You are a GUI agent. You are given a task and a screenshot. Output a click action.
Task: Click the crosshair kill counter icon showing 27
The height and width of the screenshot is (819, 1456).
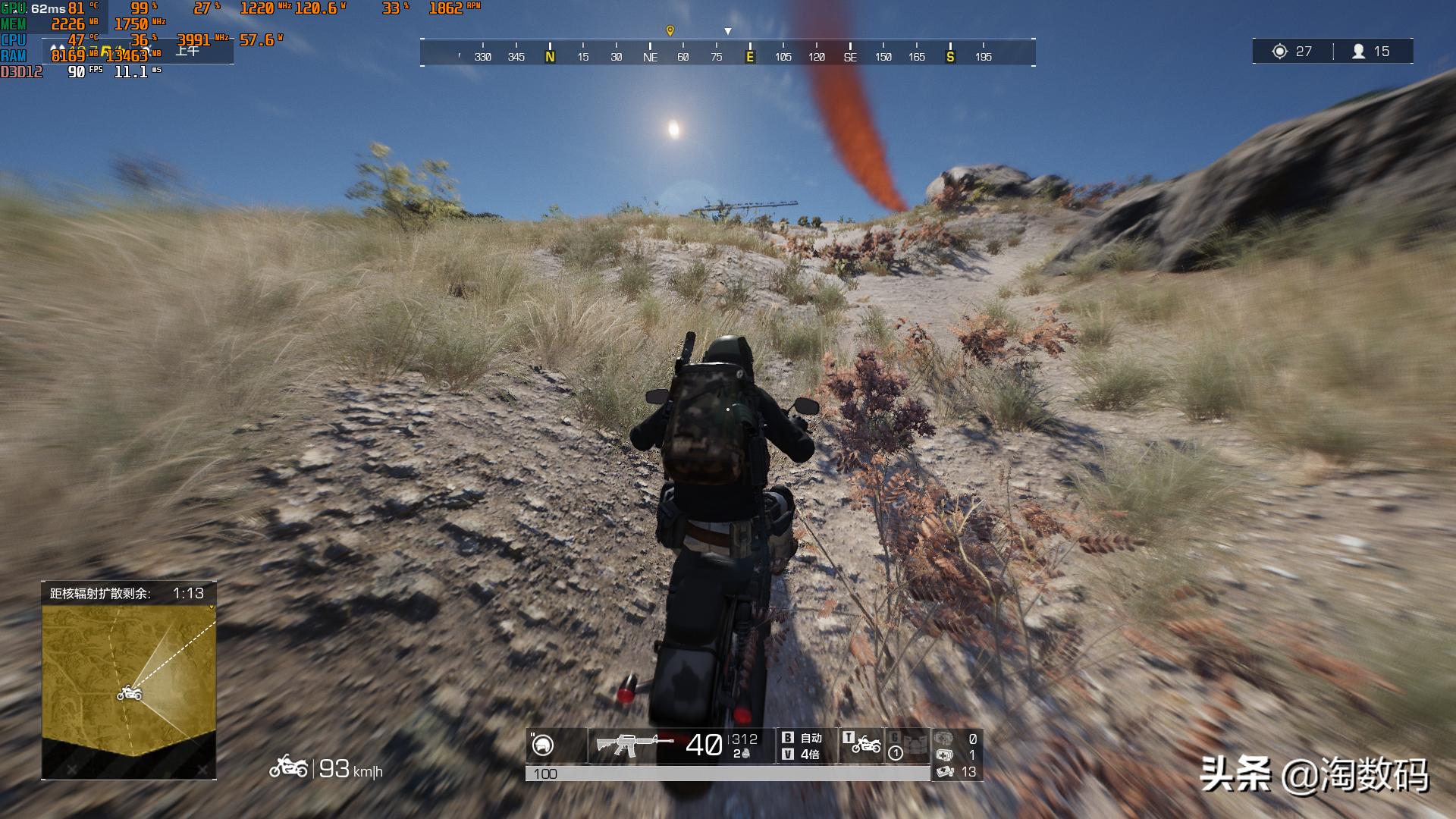(x=1279, y=51)
